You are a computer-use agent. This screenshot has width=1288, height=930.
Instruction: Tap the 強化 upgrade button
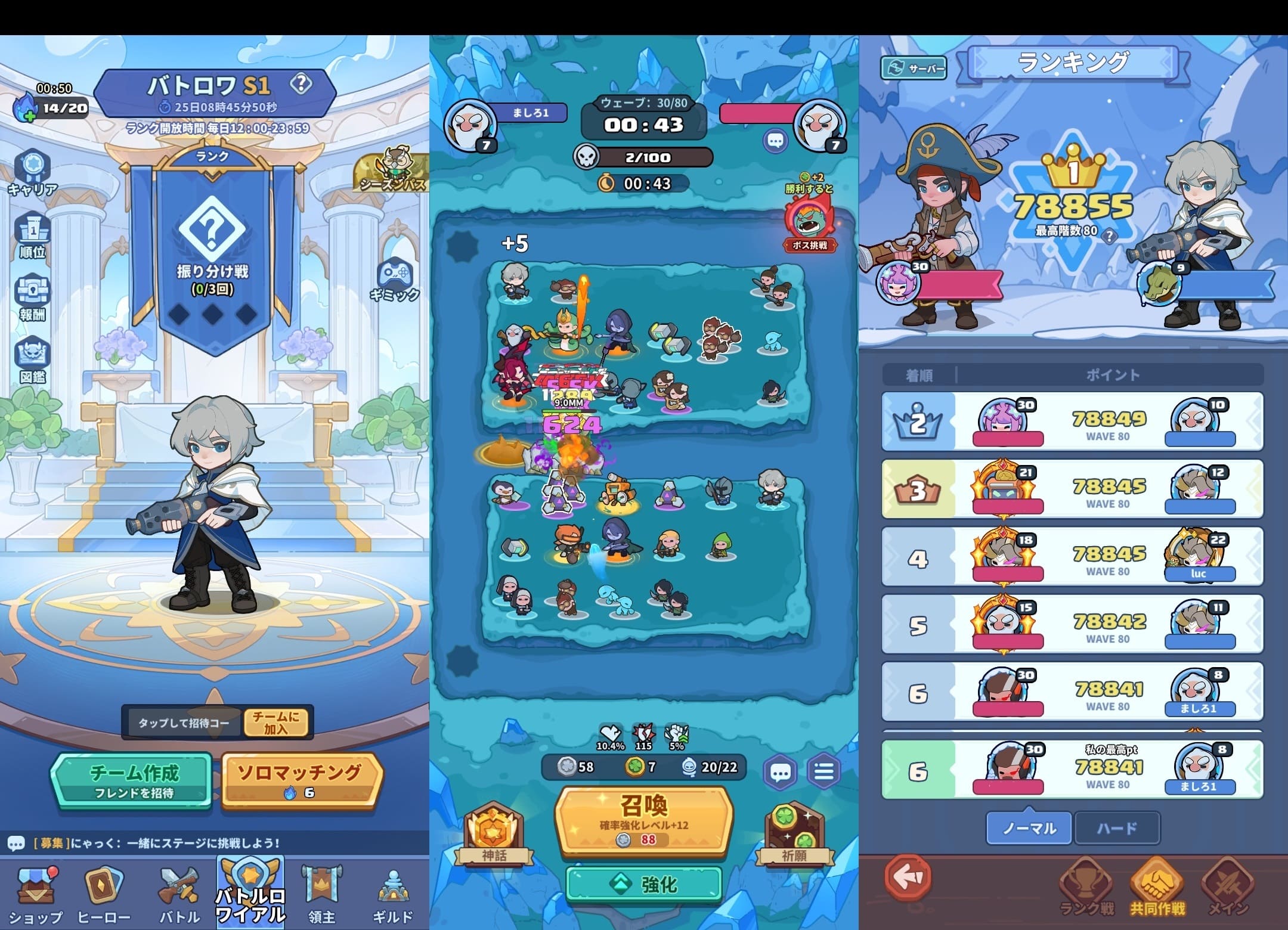(x=644, y=884)
